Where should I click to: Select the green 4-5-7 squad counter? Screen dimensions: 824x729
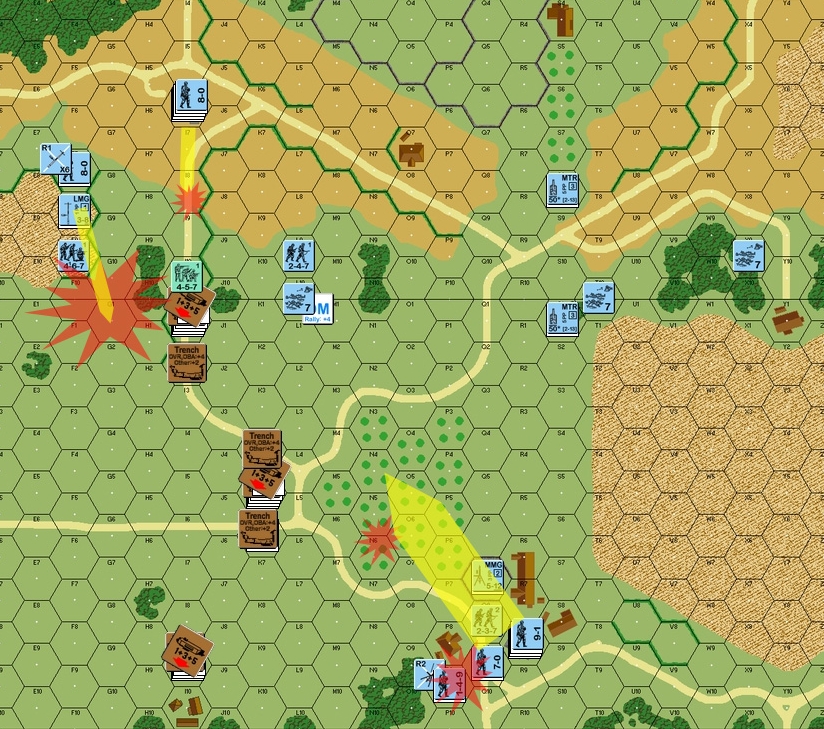click(x=187, y=276)
